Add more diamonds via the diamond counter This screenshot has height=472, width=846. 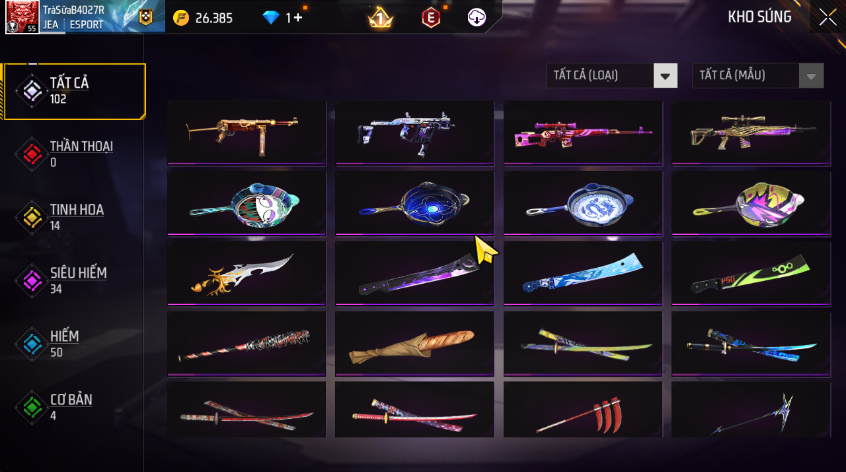(283, 18)
